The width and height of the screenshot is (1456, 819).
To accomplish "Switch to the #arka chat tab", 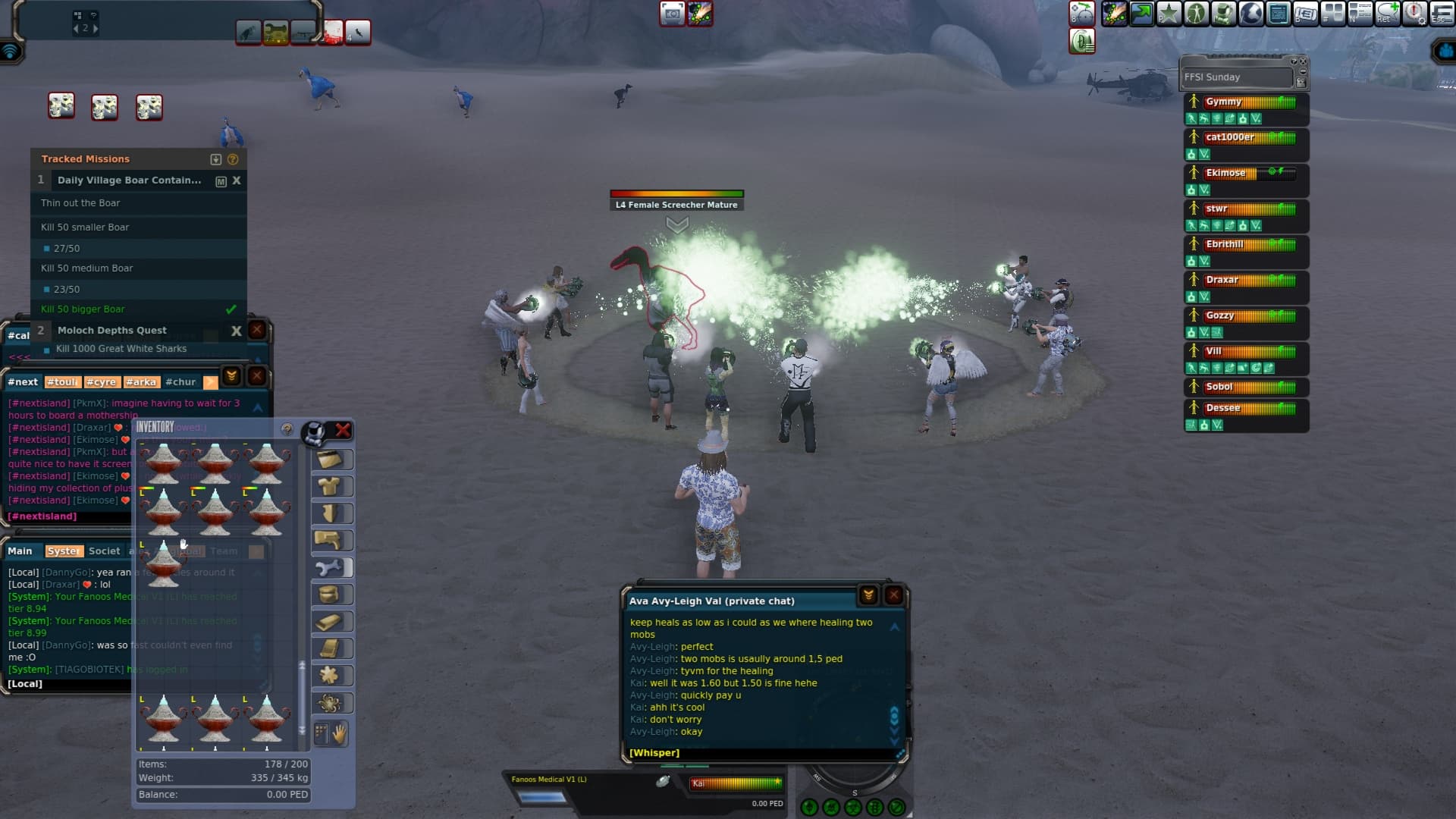I will pyautogui.click(x=140, y=382).
